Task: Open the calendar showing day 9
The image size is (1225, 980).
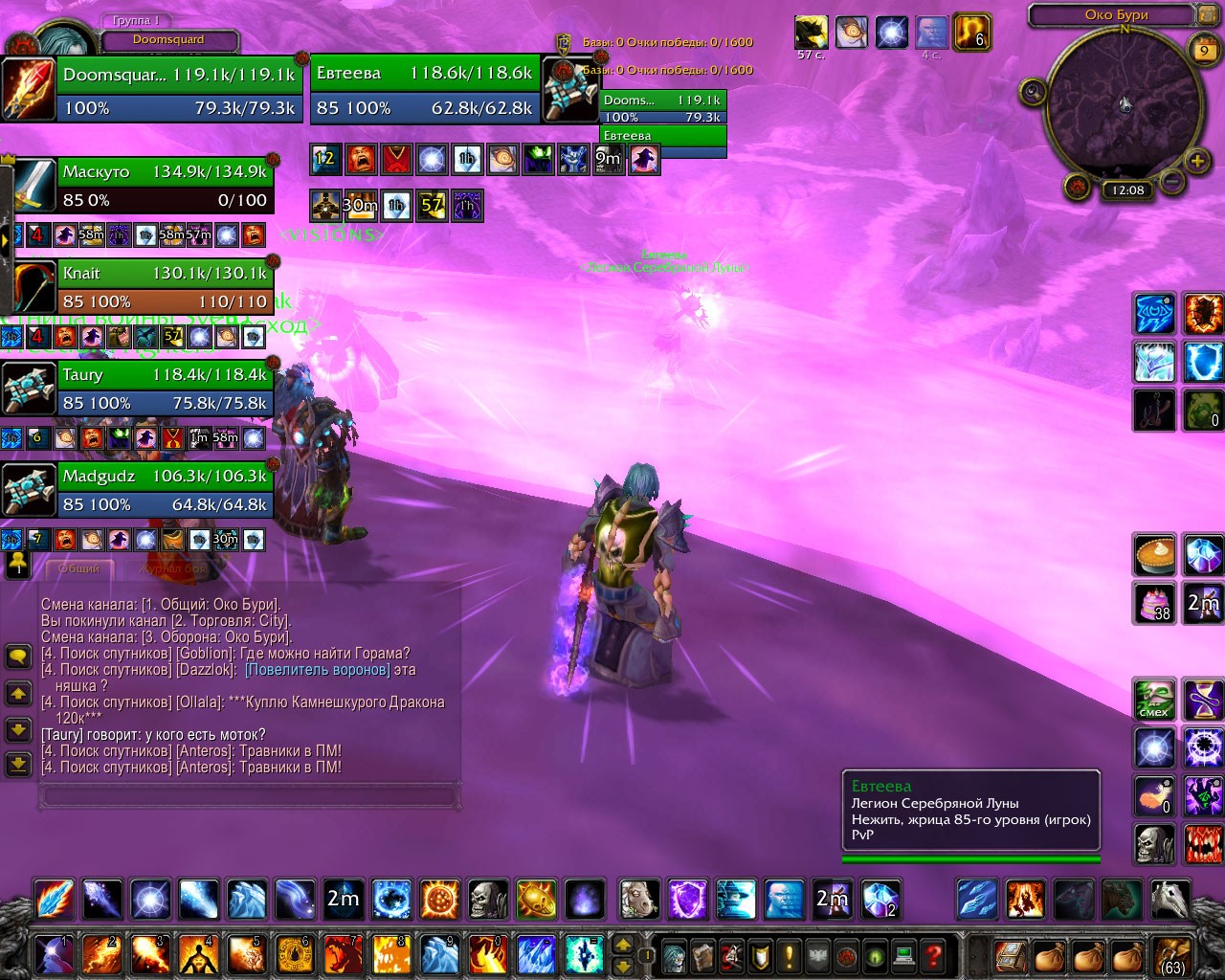Action: (x=1204, y=51)
